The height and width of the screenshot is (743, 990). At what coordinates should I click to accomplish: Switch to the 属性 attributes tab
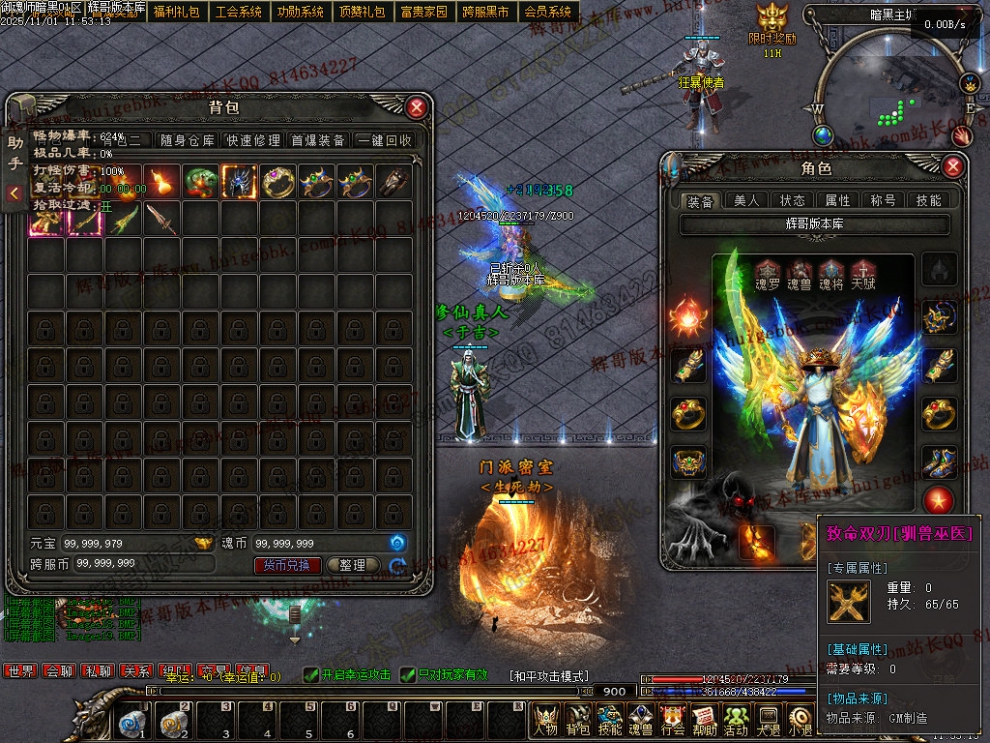click(x=837, y=201)
